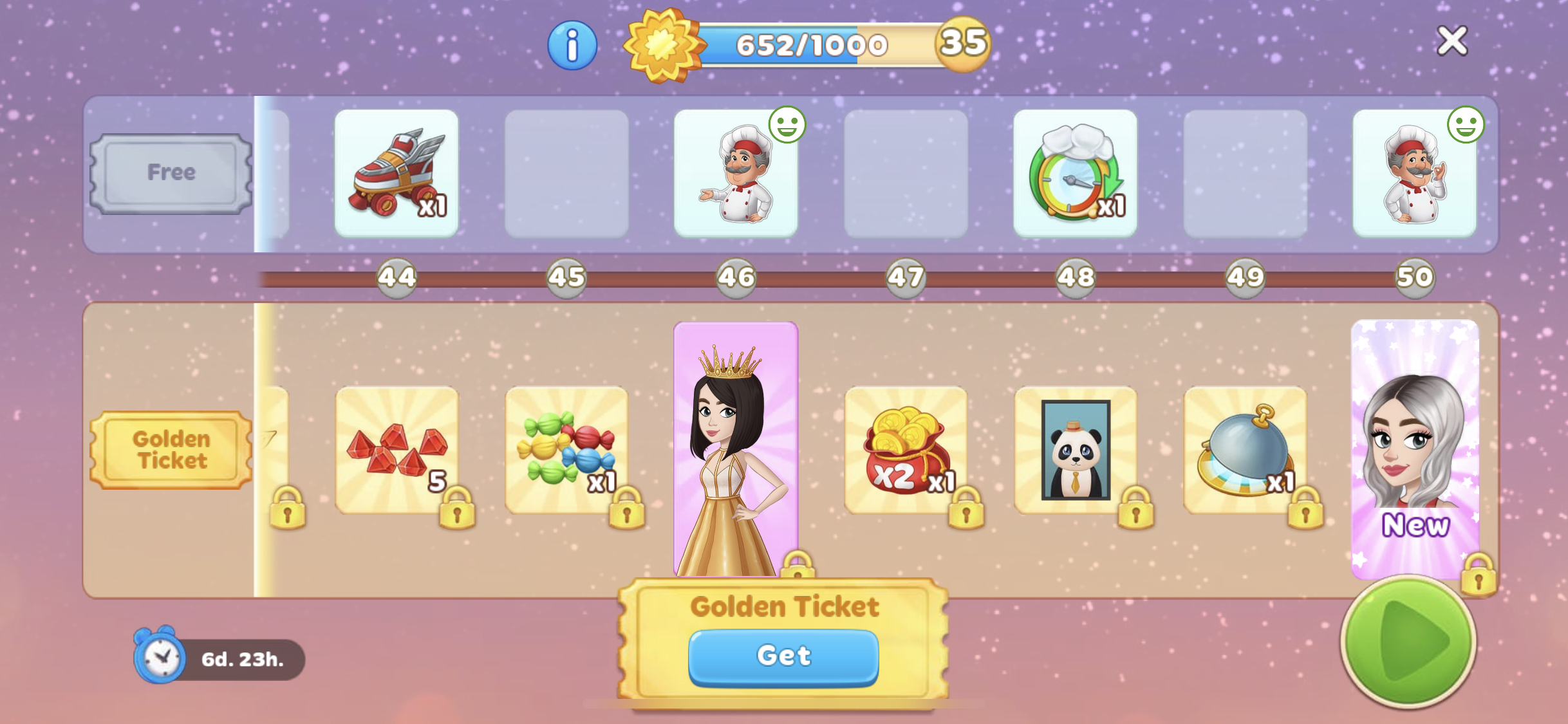Select the chef timer reward
Screen dimensions: 1568x724
point(1075,172)
